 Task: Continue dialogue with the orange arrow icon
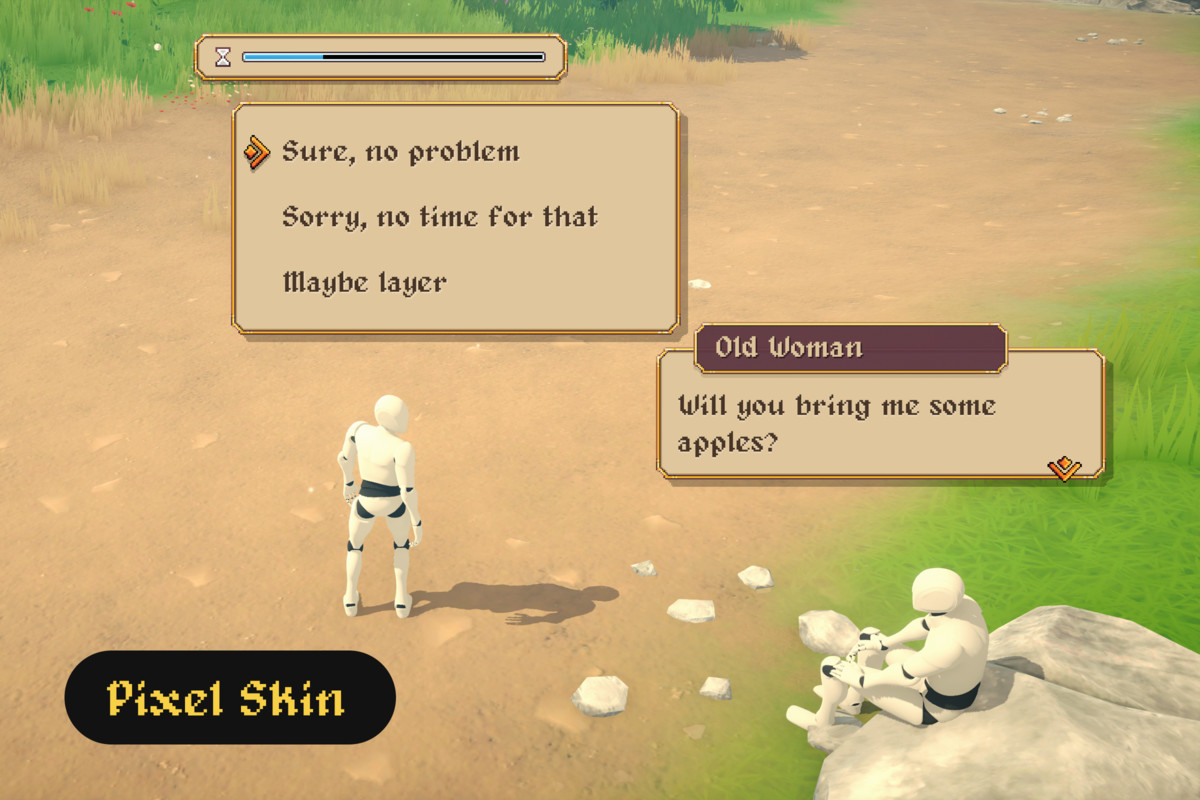pyautogui.click(x=1064, y=467)
